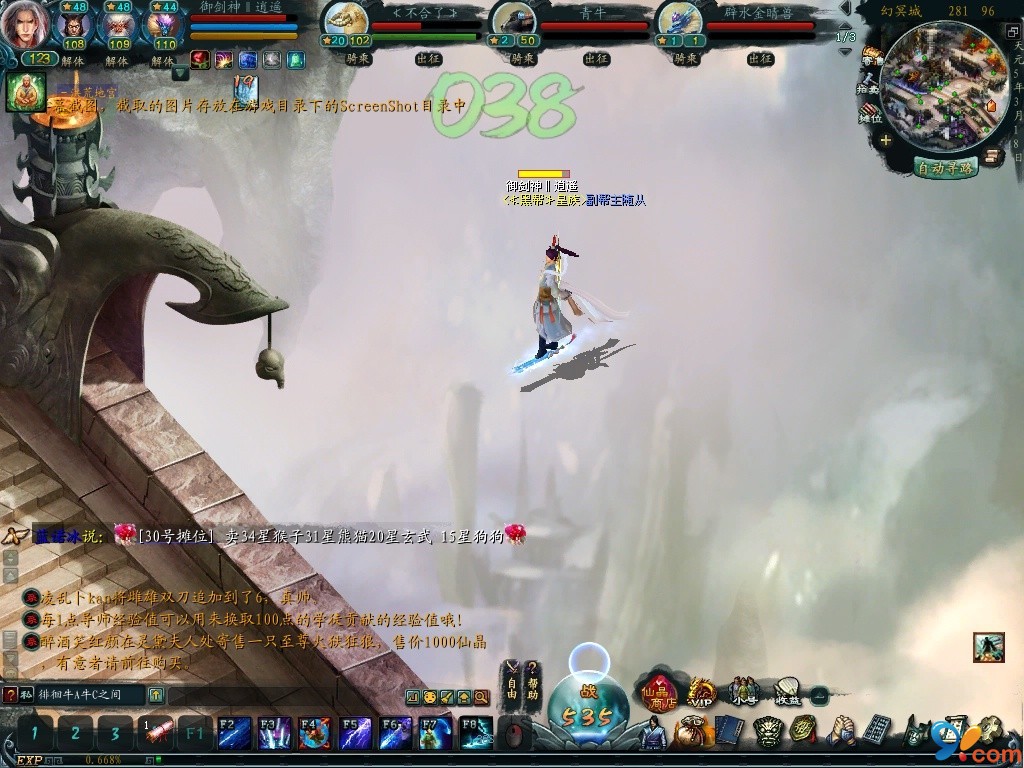Activate the F5 lightning skill

click(x=355, y=733)
